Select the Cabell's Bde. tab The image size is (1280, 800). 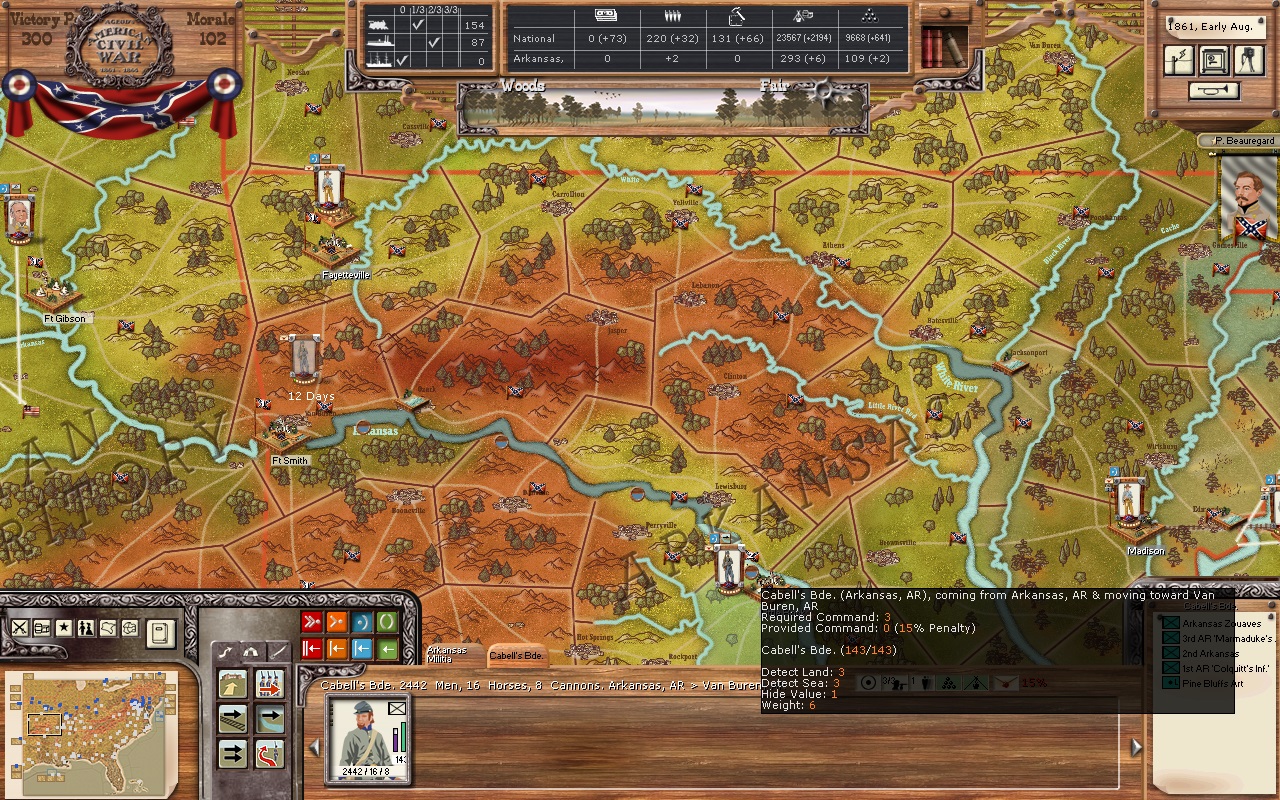pos(516,656)
